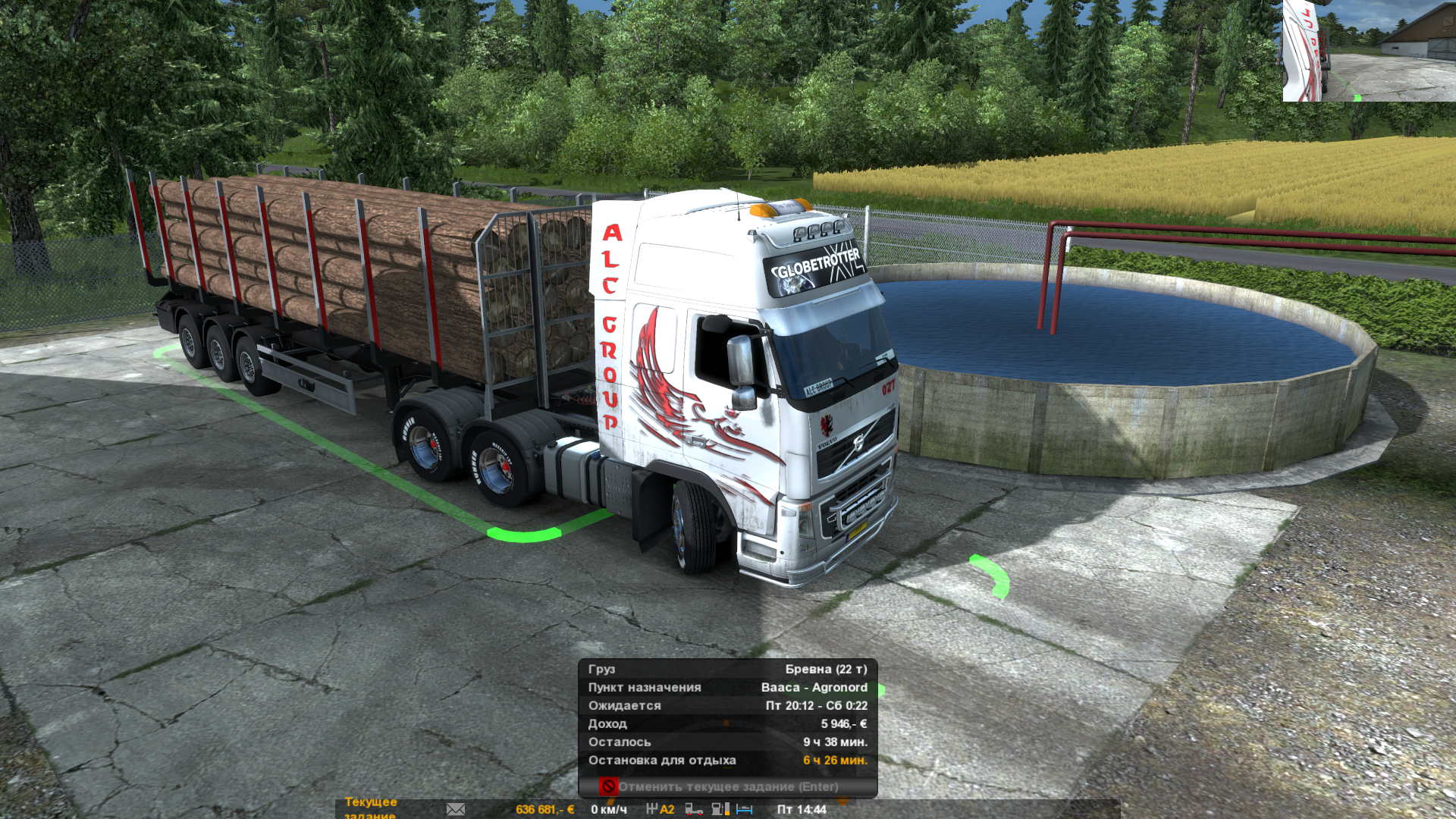
Task: Cancel the current job button
Action: pyautogui.click(x=727, y=786)
